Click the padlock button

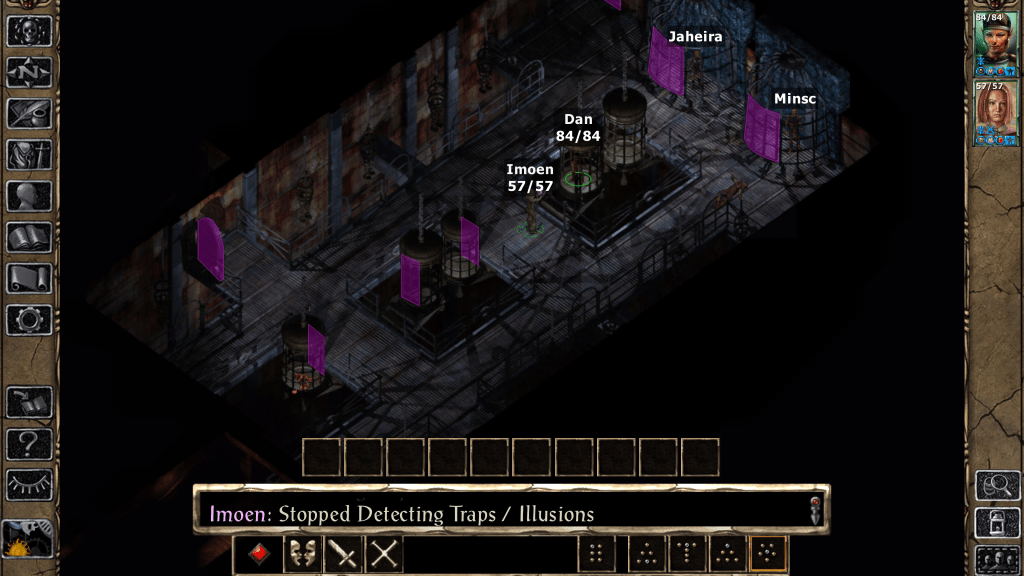[997, 522]
